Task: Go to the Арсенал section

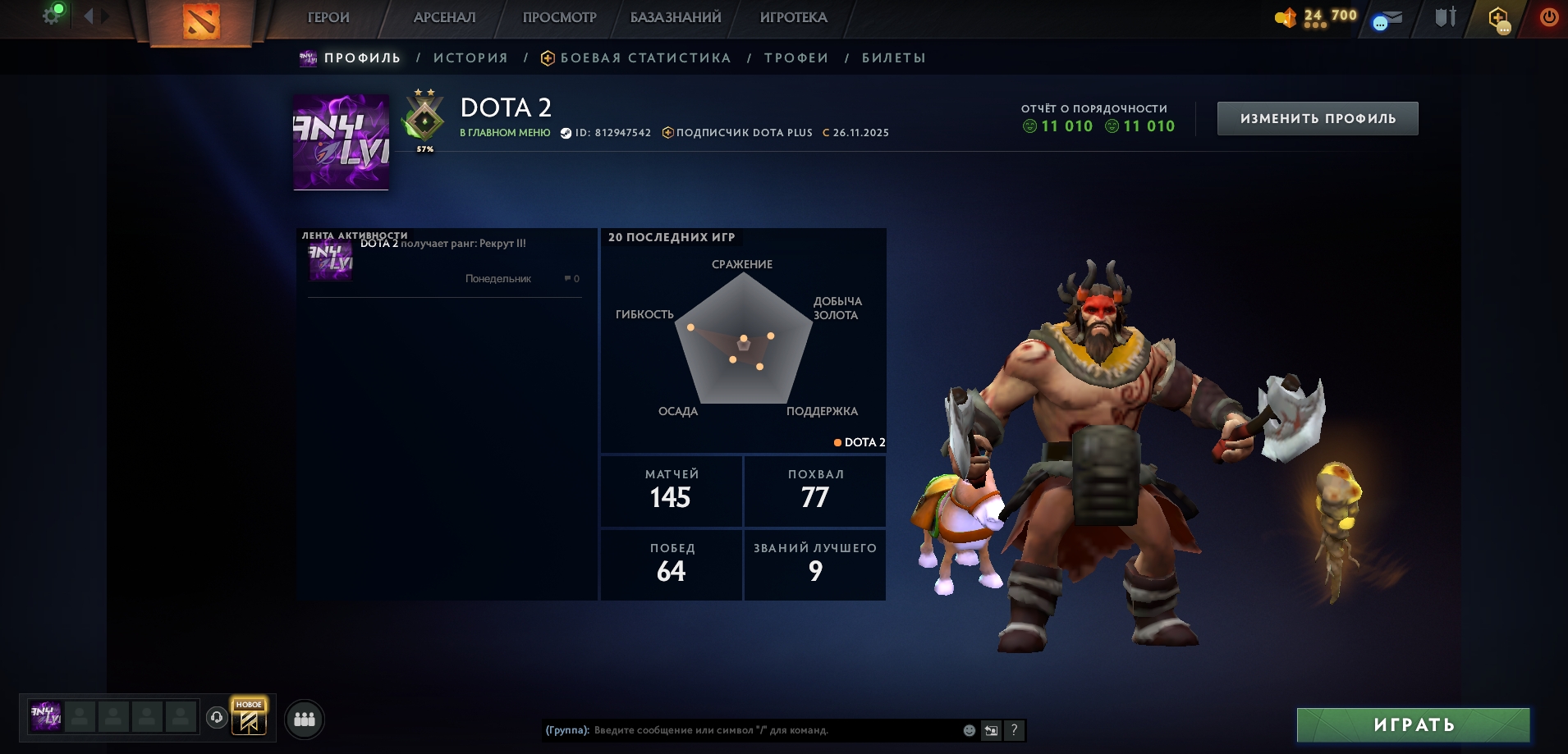Action: click(444, 17)
